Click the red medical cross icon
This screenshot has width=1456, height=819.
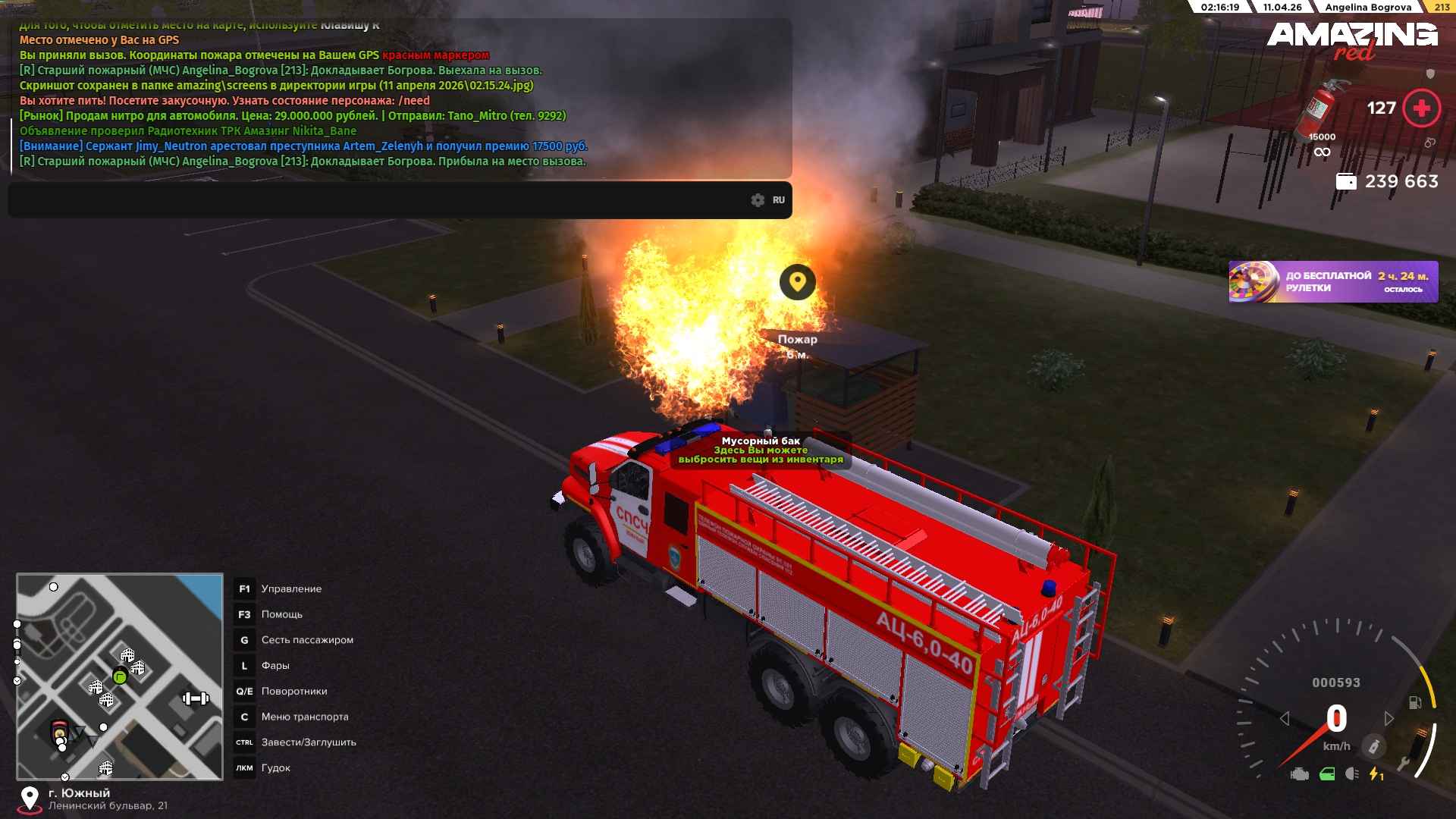(x=1421, y=108)
